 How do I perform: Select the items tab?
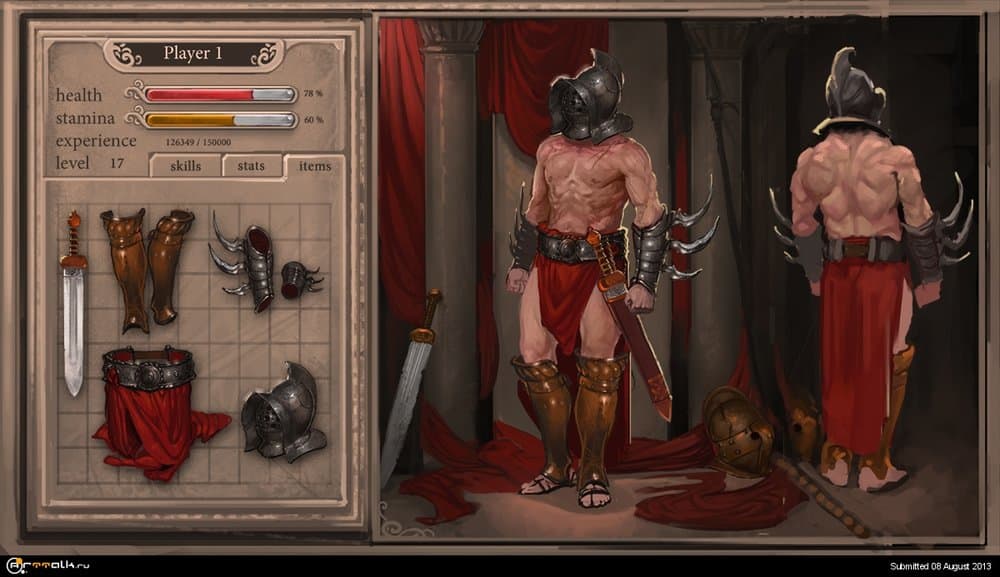pos(314,166)
